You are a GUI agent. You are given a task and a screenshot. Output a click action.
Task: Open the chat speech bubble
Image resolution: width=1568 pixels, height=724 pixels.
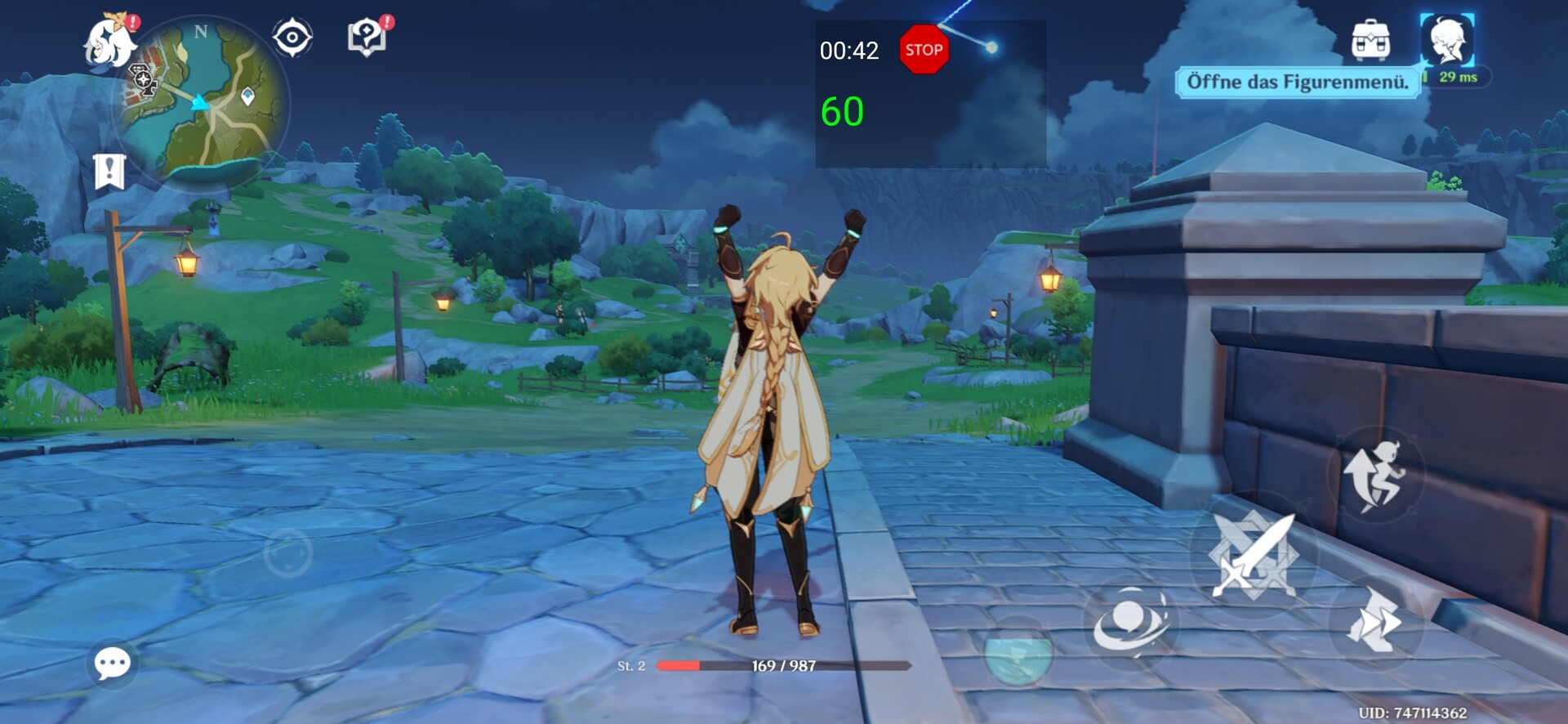[112, 663]
